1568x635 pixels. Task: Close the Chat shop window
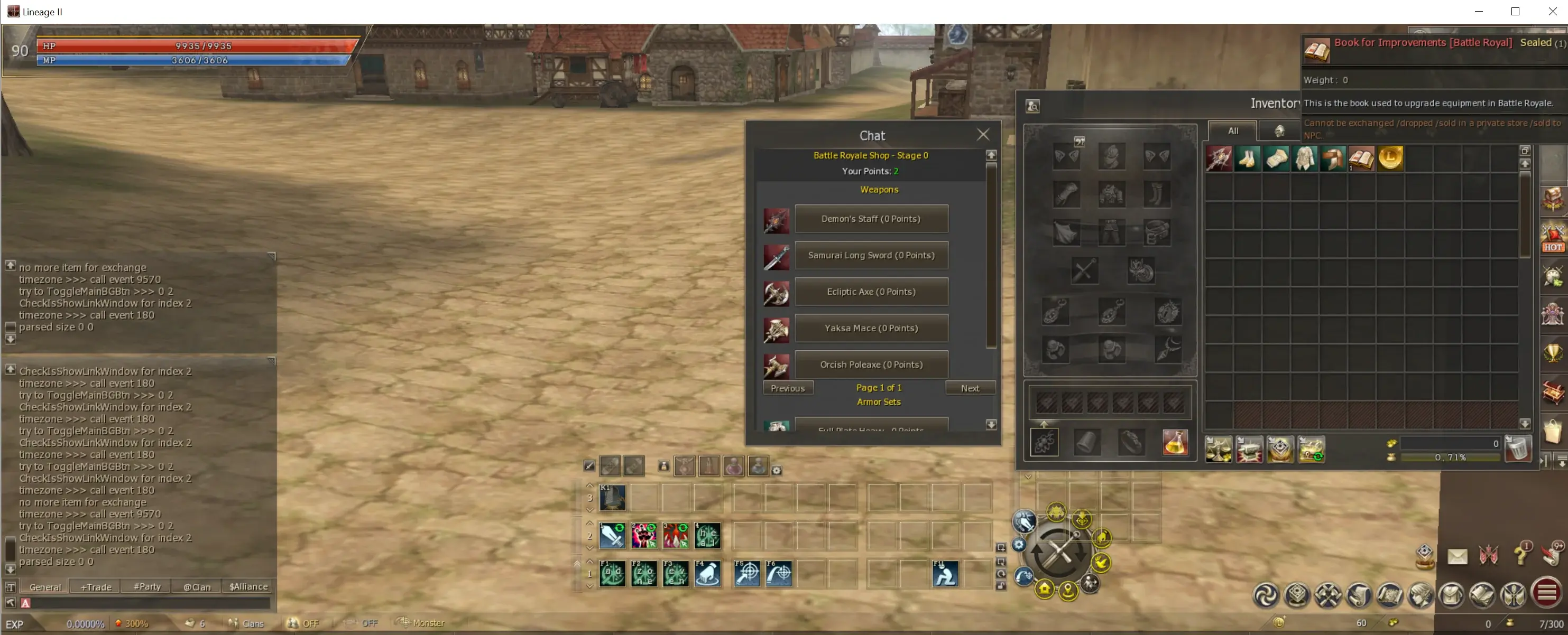[982, 135]
